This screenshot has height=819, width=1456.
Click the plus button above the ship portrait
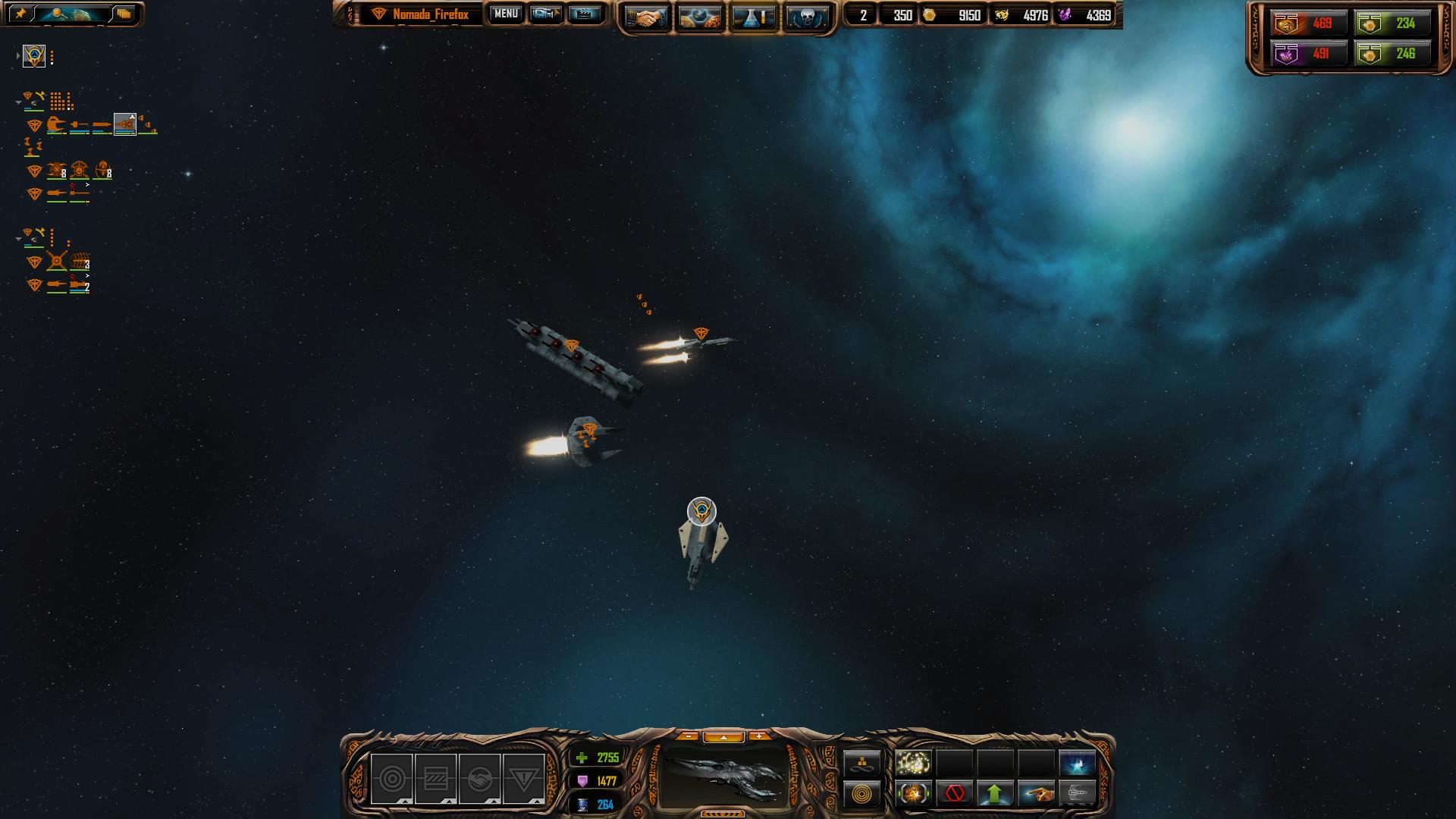(758, 736)
